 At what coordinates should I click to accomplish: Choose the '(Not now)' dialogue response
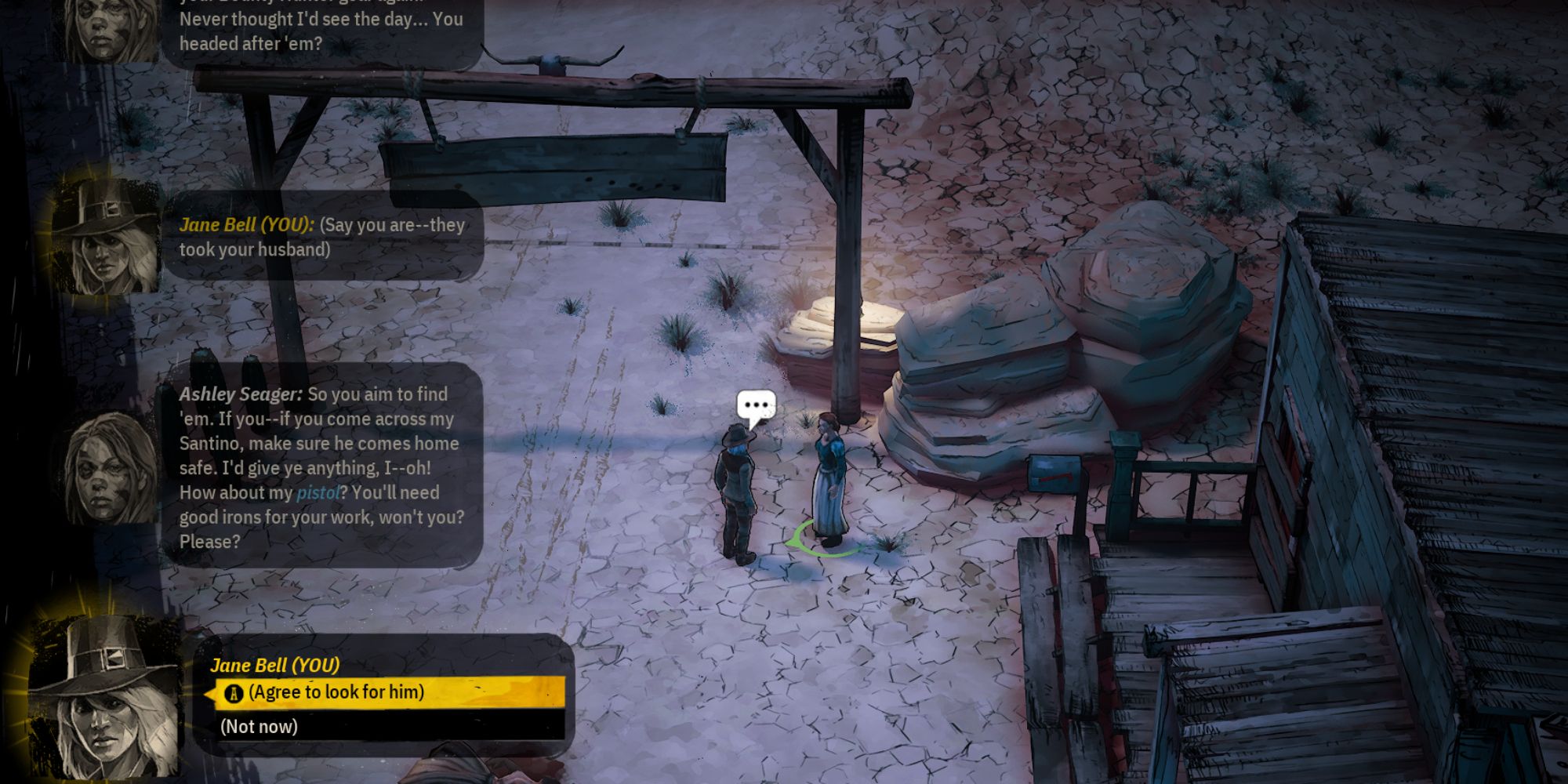tap(259, 726)
